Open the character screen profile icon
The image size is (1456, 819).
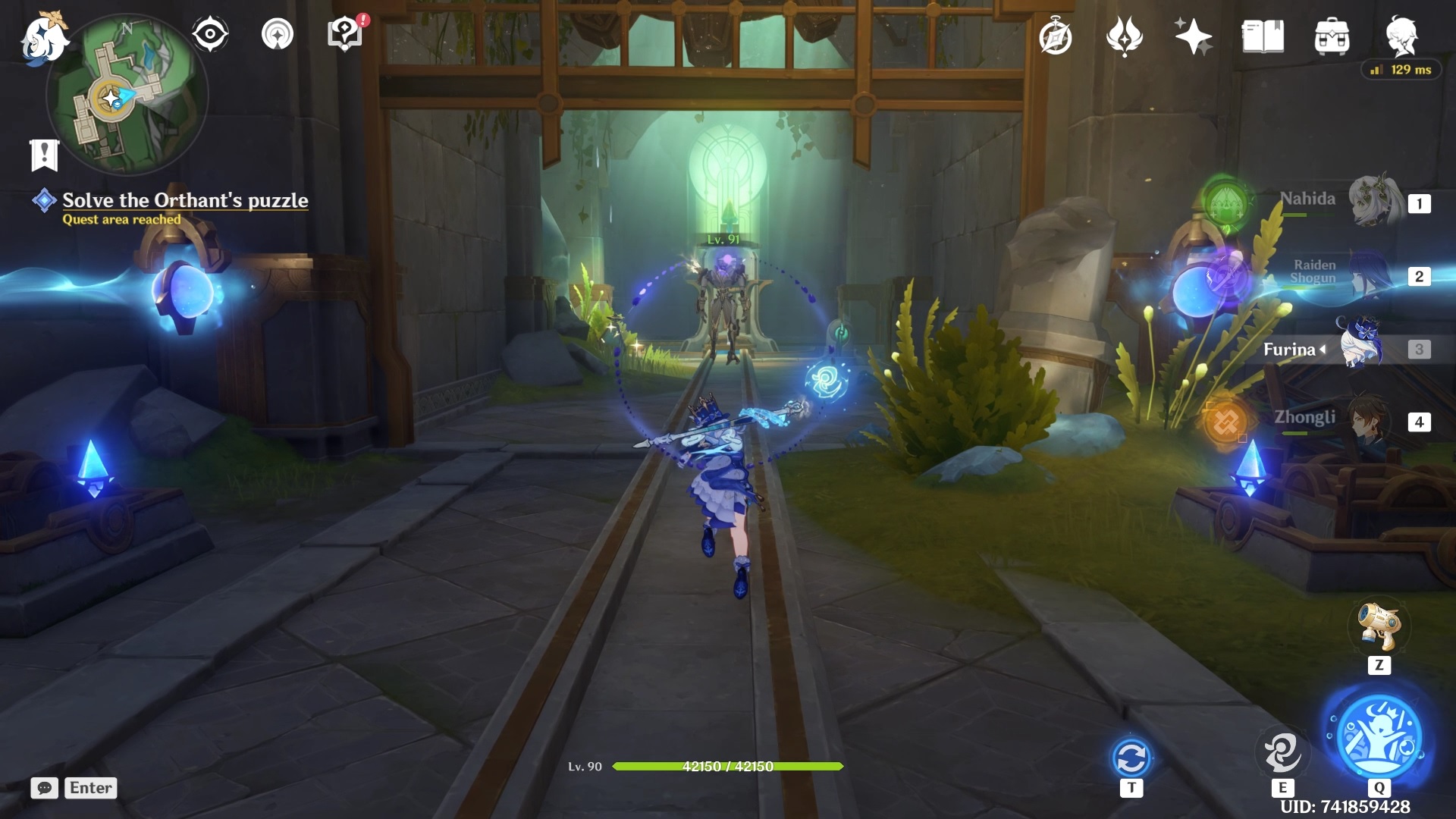(1401, 35)
